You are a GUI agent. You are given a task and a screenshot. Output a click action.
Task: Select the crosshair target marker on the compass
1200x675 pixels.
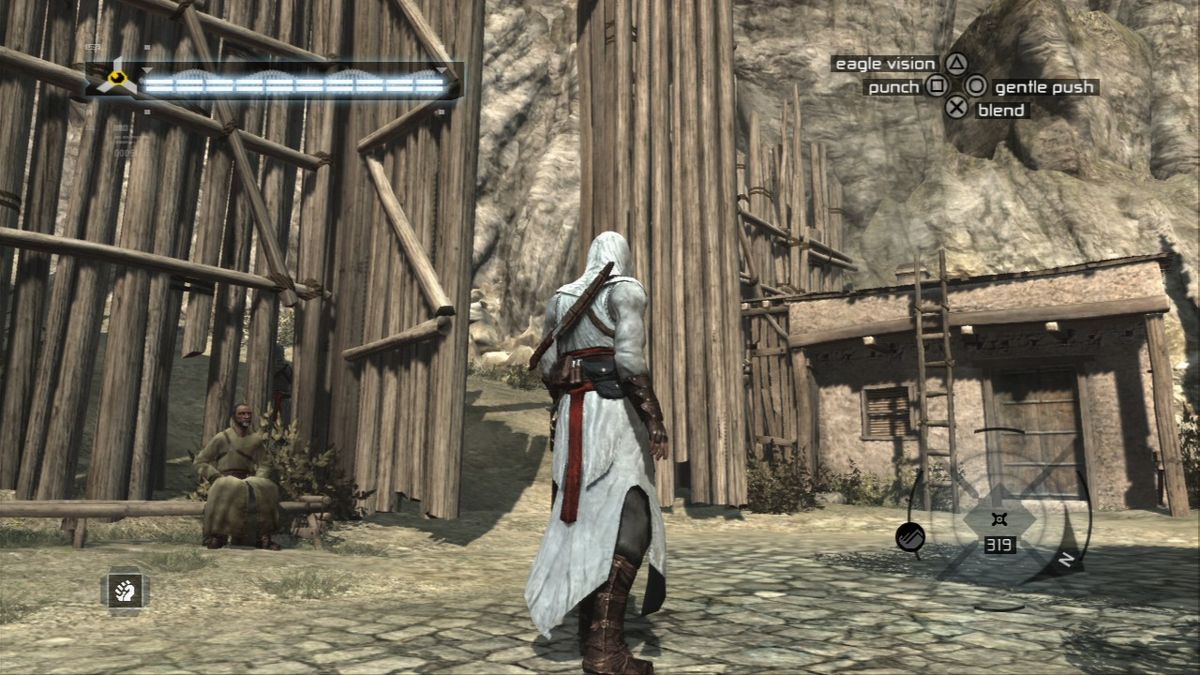tap(997, 518)
